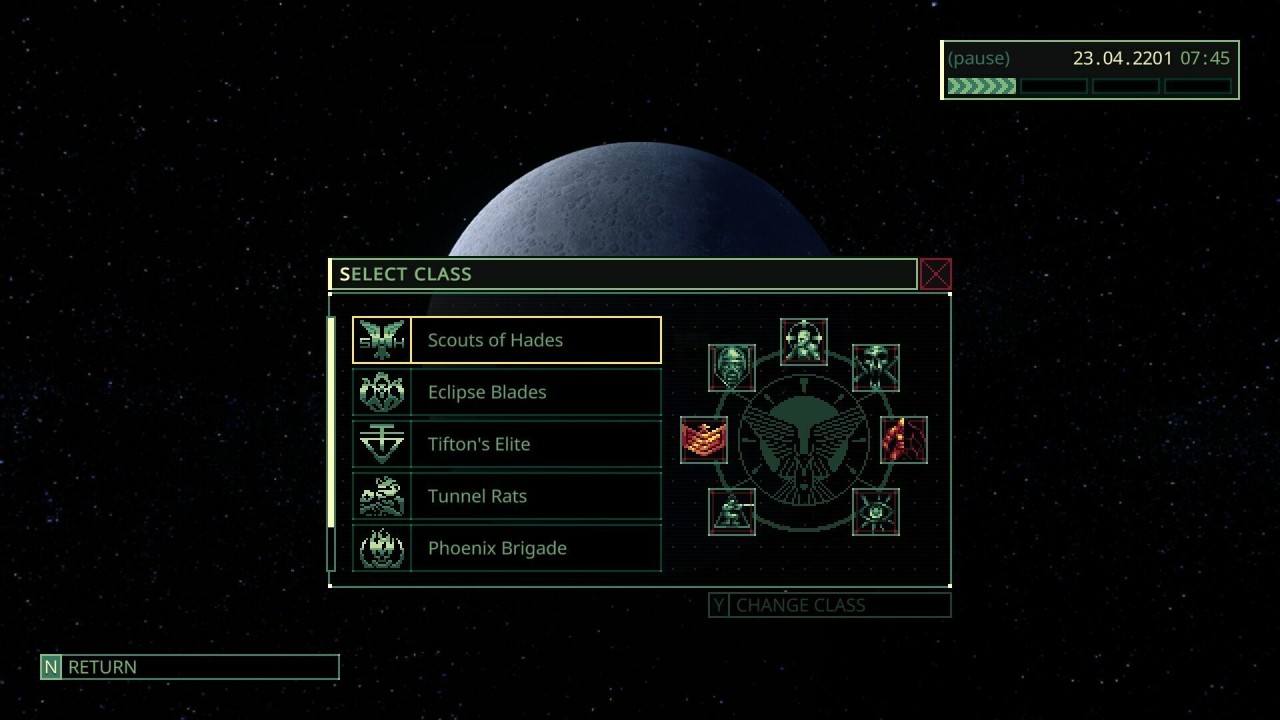Select the Tunnel Rats class

(506, 496)
